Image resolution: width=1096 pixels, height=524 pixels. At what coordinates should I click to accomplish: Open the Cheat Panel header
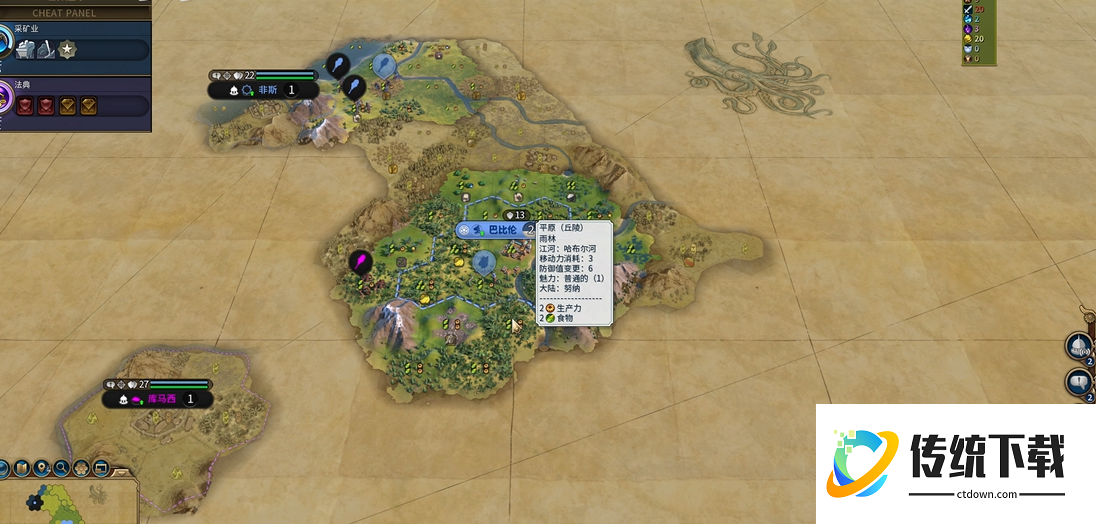[66, 13]
